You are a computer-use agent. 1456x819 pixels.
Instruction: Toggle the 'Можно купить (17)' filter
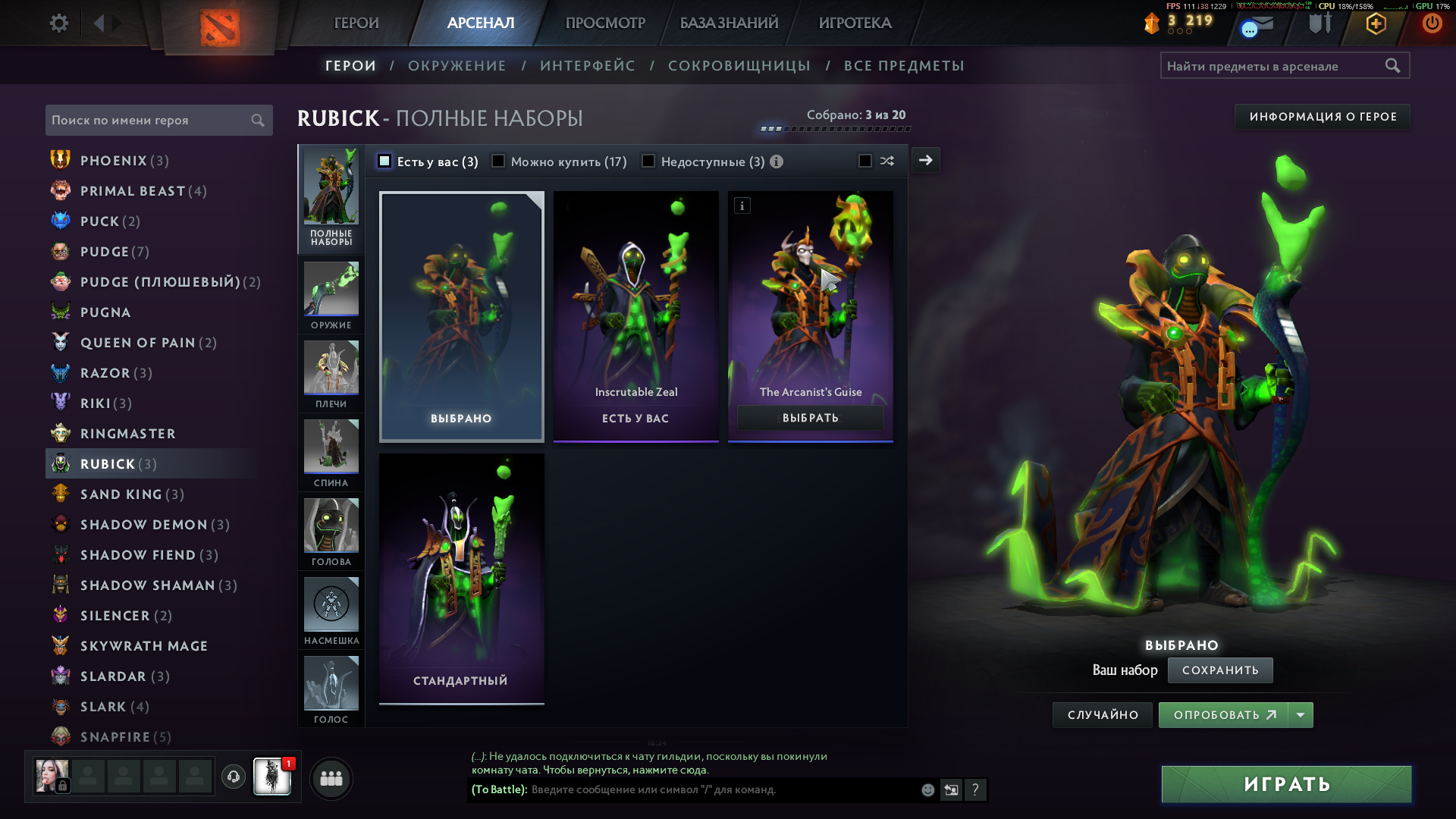pos(498,162)
